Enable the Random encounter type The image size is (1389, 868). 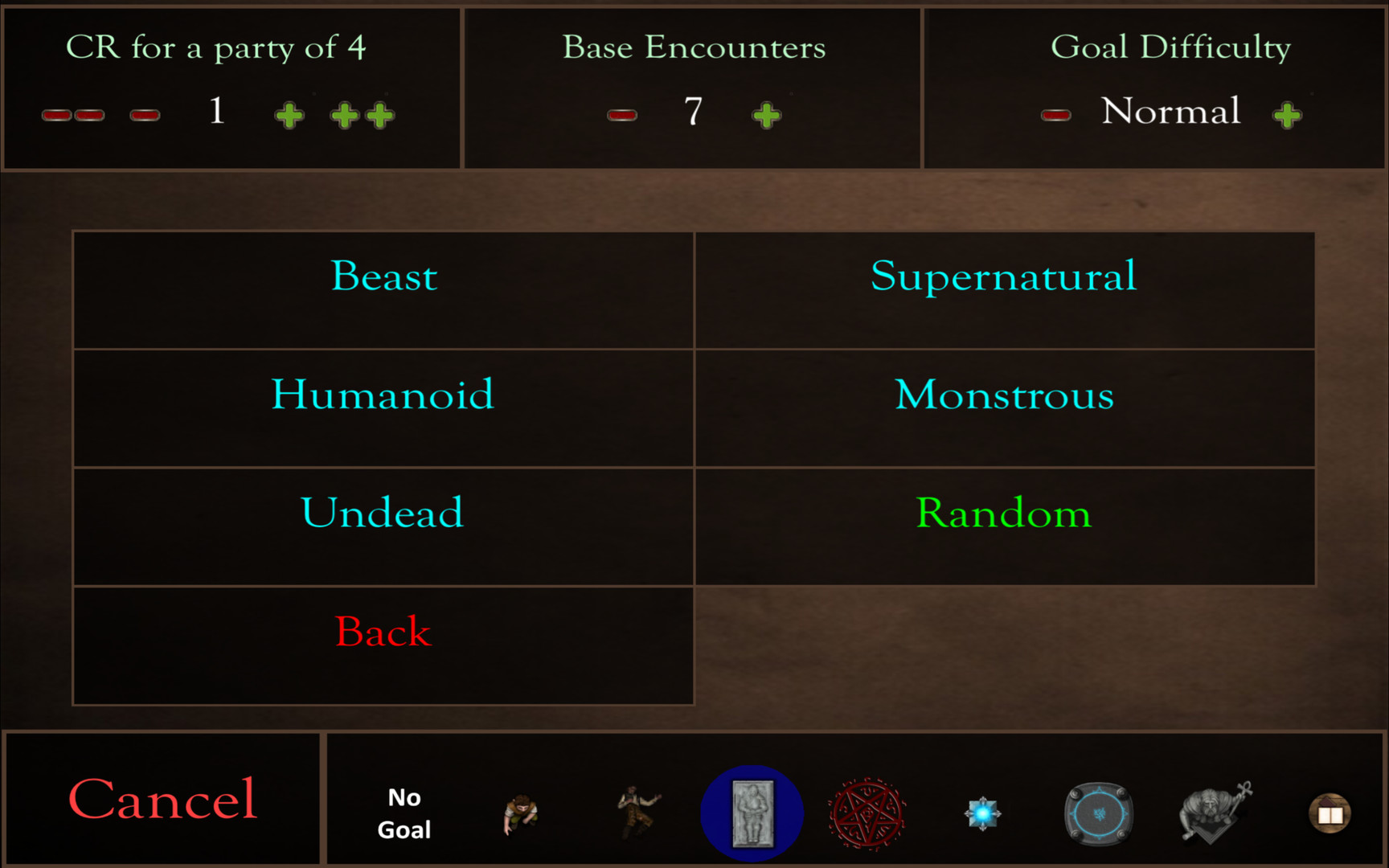coord(1003,513)
